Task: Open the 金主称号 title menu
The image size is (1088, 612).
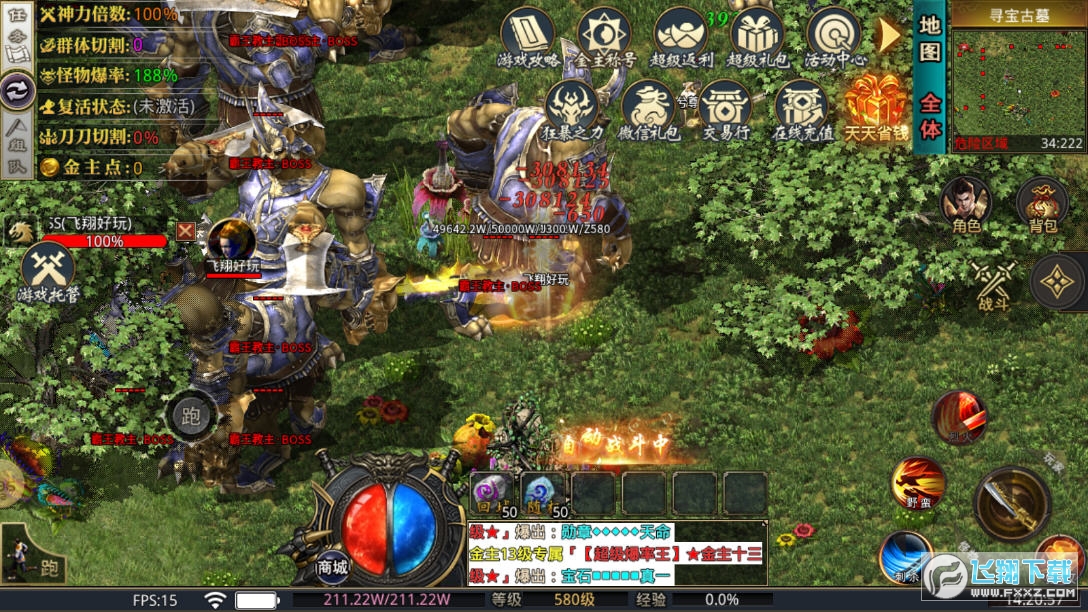Action: [603, 38]
